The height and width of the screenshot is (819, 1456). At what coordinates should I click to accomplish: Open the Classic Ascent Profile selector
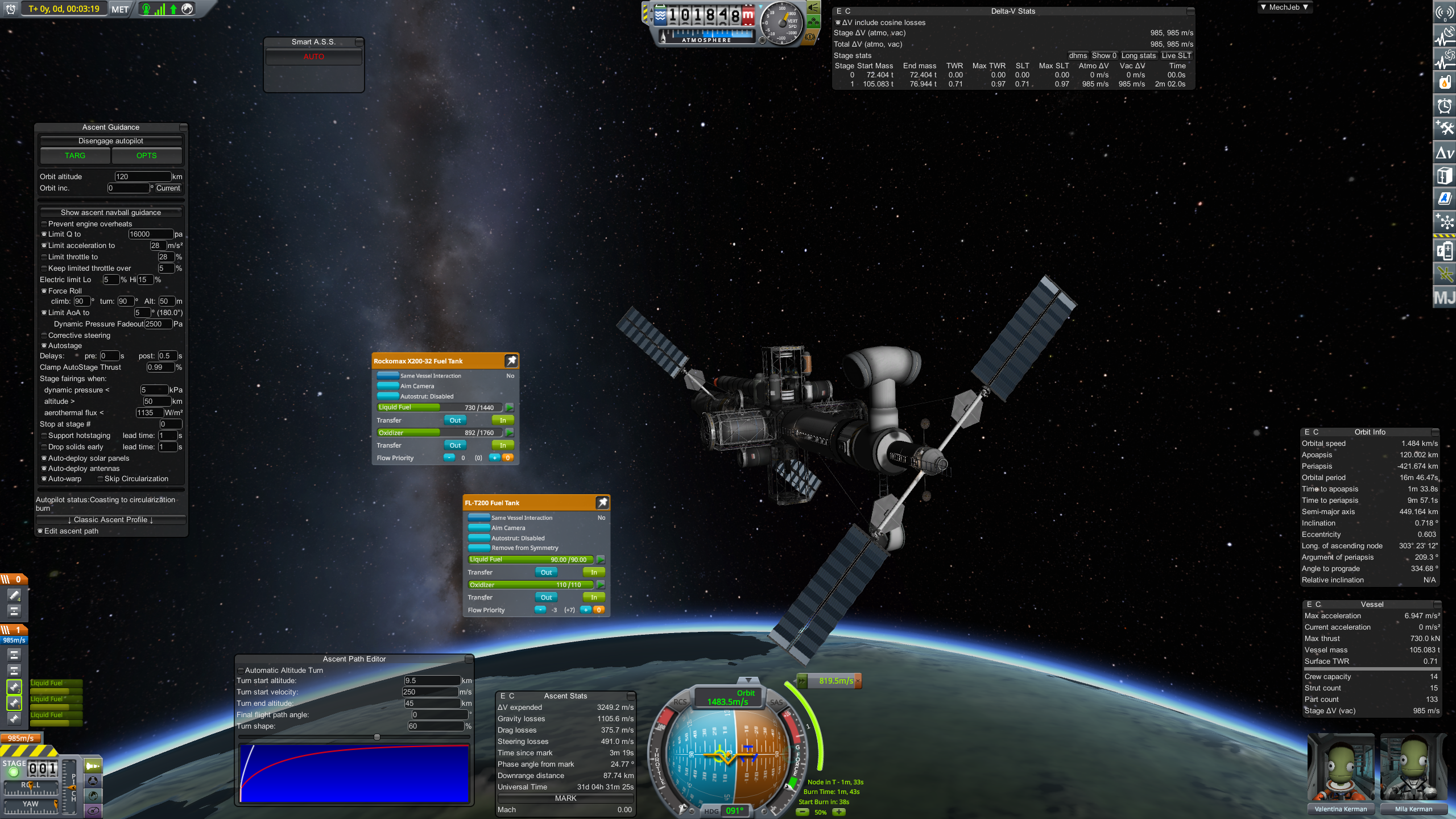[110, 520]
